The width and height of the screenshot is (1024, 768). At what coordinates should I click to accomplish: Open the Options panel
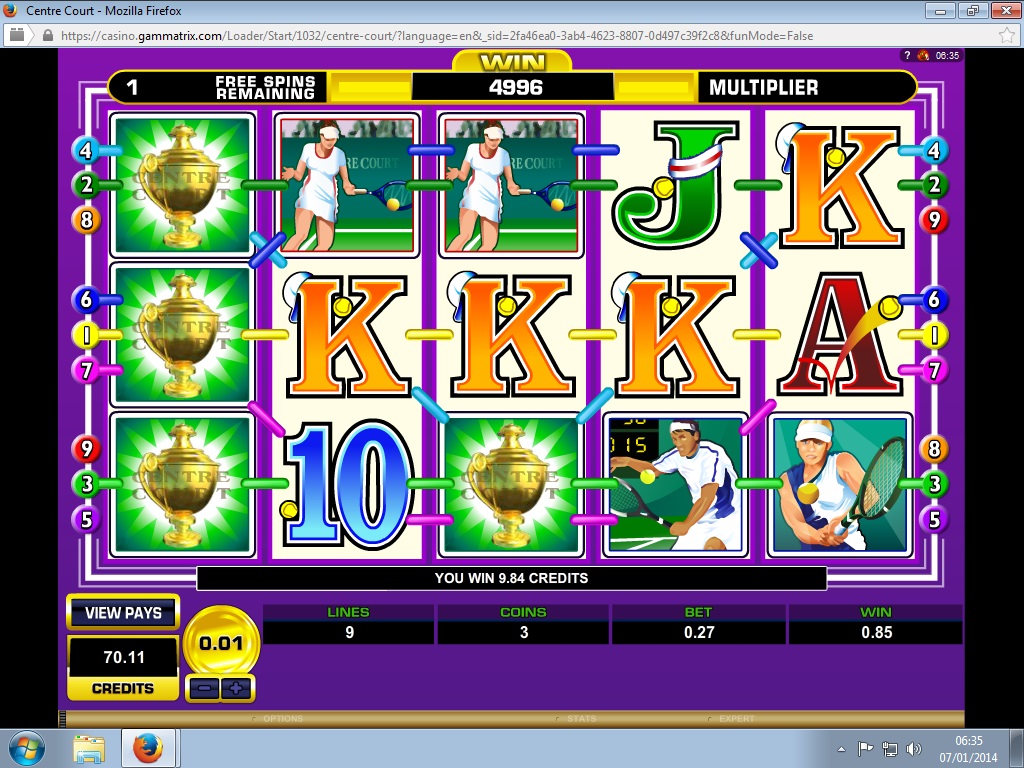coord(282,719)
